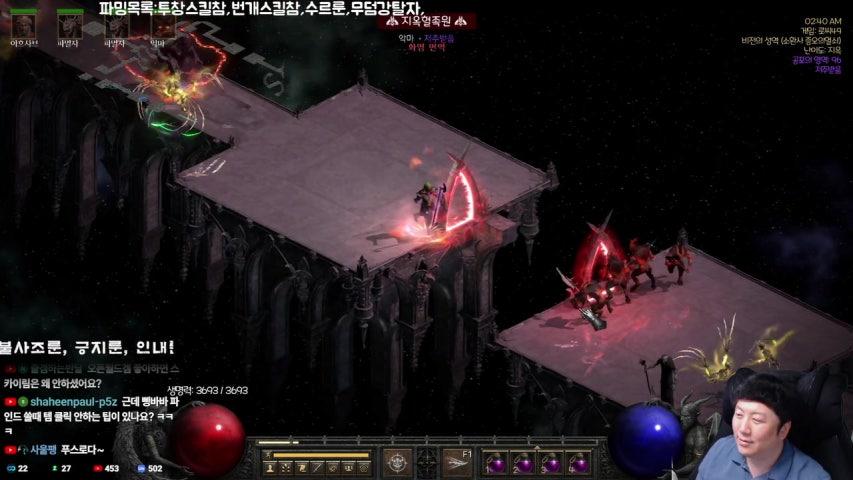The image size is (853, 480).
Task: Toggle the run/walk icon beside the stamina bar
Action: click(267, 456)
